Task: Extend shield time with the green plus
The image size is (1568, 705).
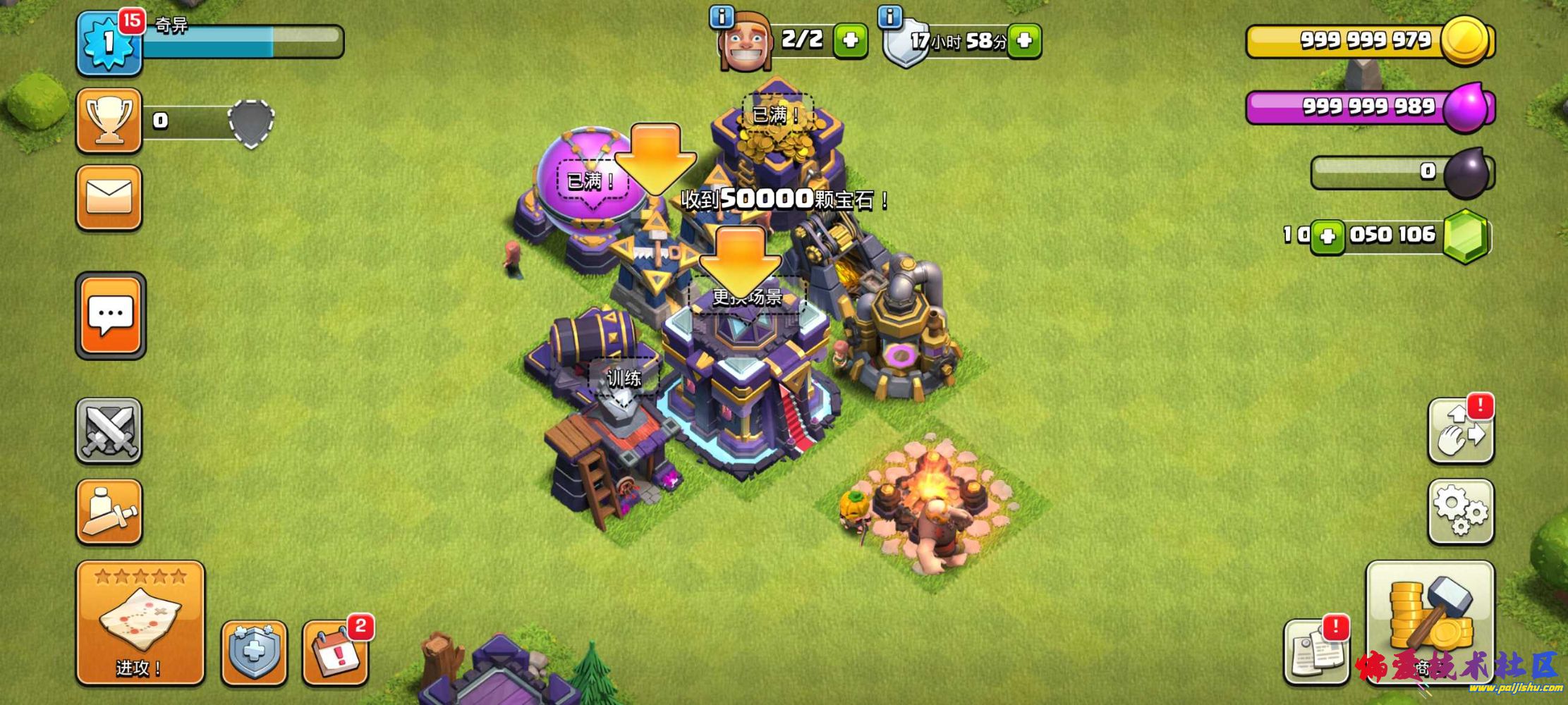Action: [x=1024, y=40]
